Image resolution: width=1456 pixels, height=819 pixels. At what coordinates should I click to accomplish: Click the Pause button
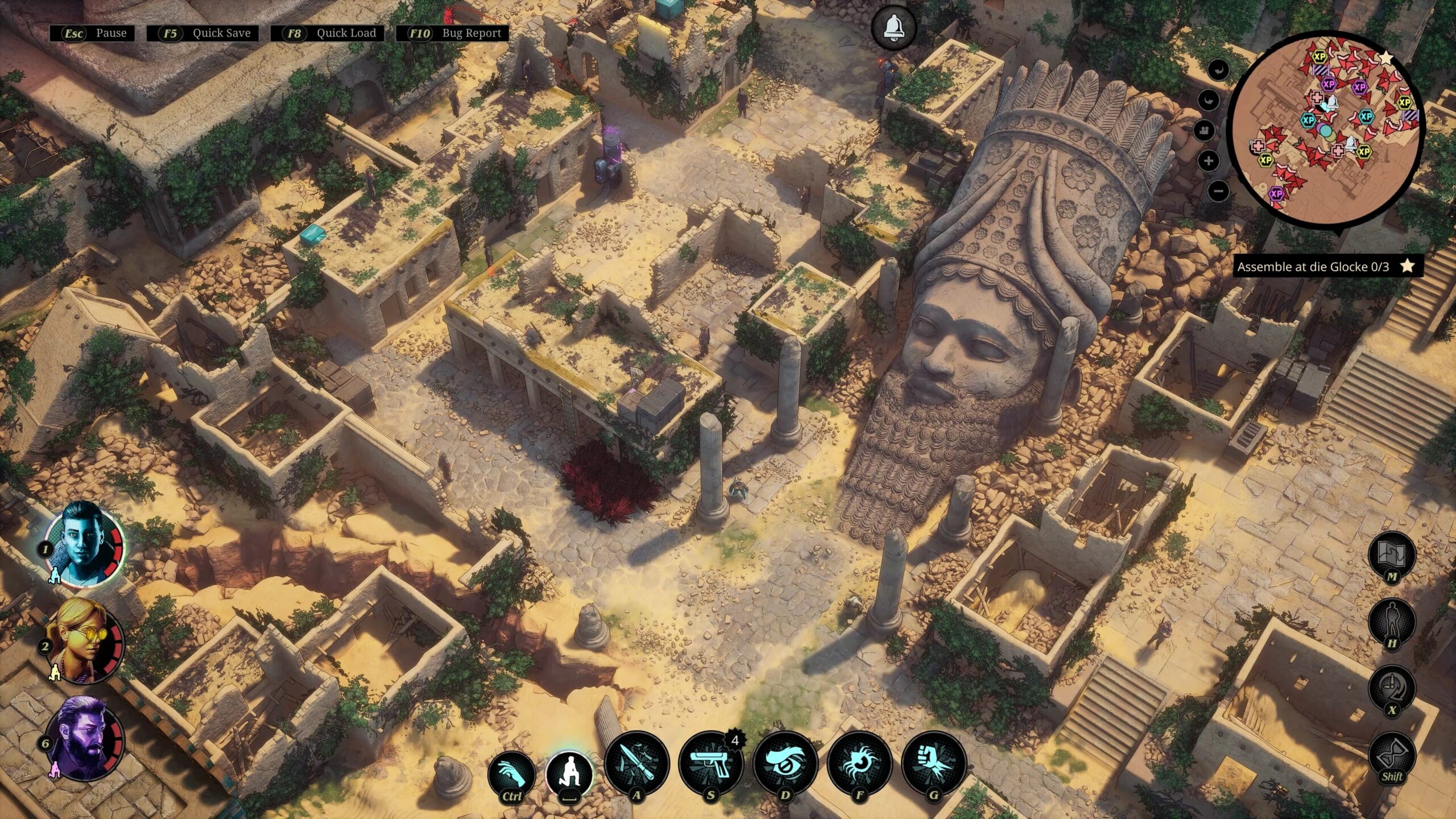[x=93, y=33]
